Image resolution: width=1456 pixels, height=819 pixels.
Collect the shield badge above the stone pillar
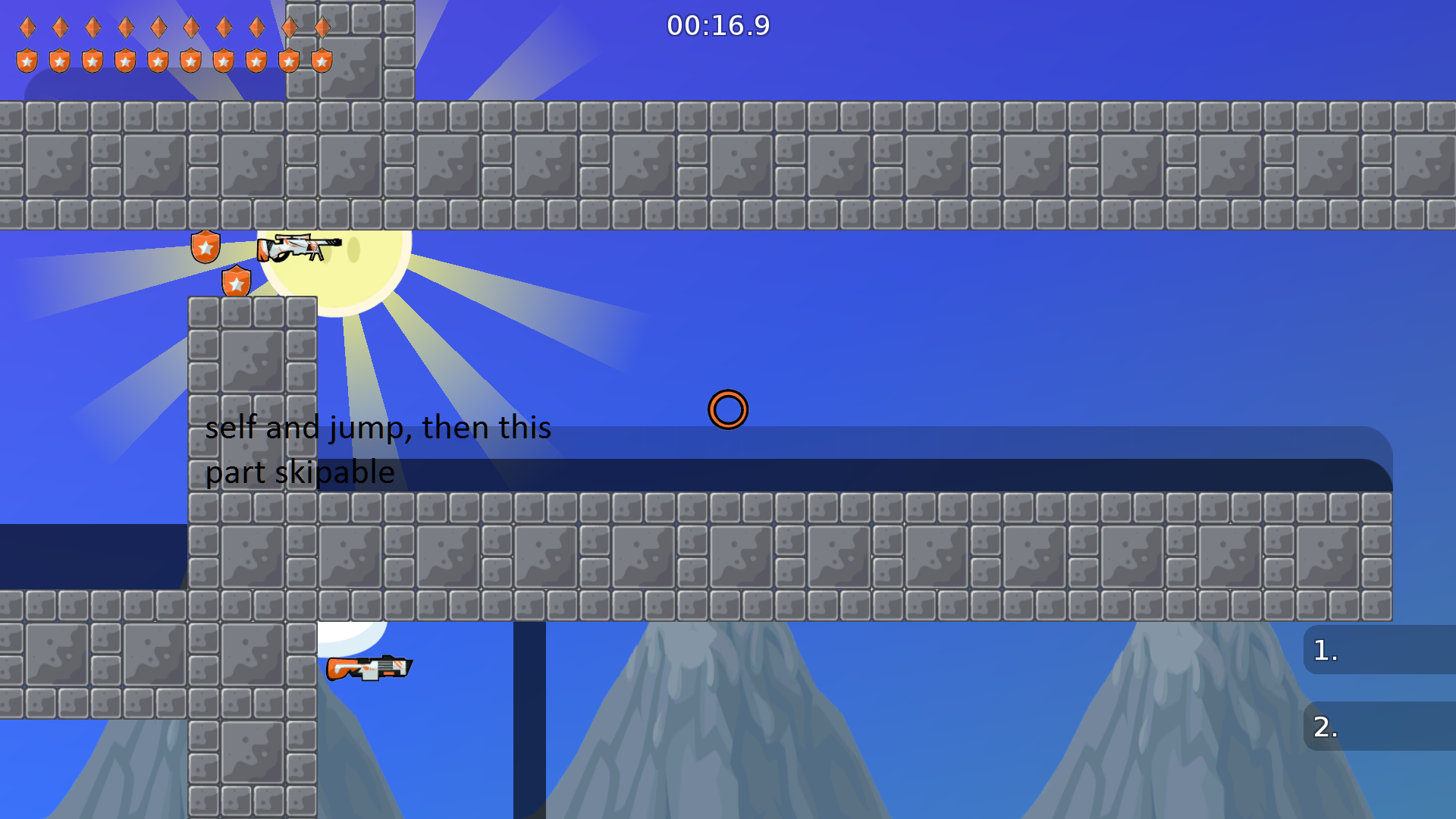(x=237, y=281)
